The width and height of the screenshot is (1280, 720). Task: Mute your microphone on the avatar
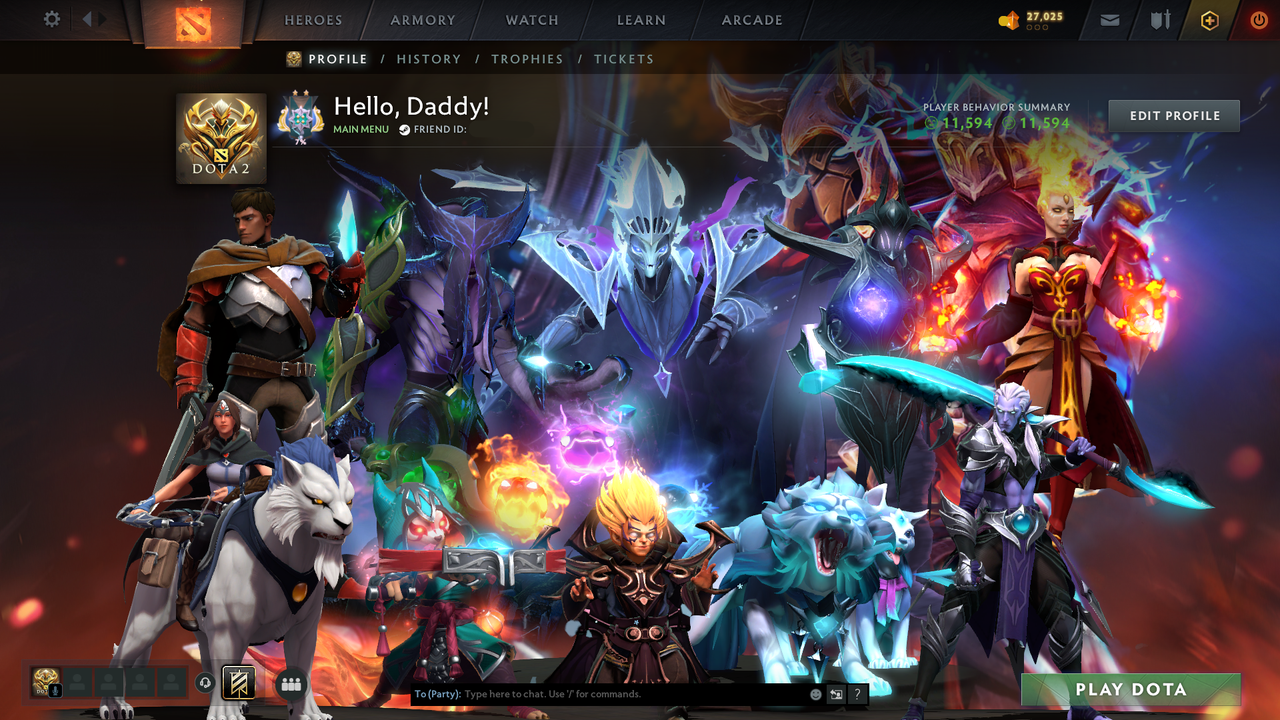pyautogui.click(x=55, y=689)
